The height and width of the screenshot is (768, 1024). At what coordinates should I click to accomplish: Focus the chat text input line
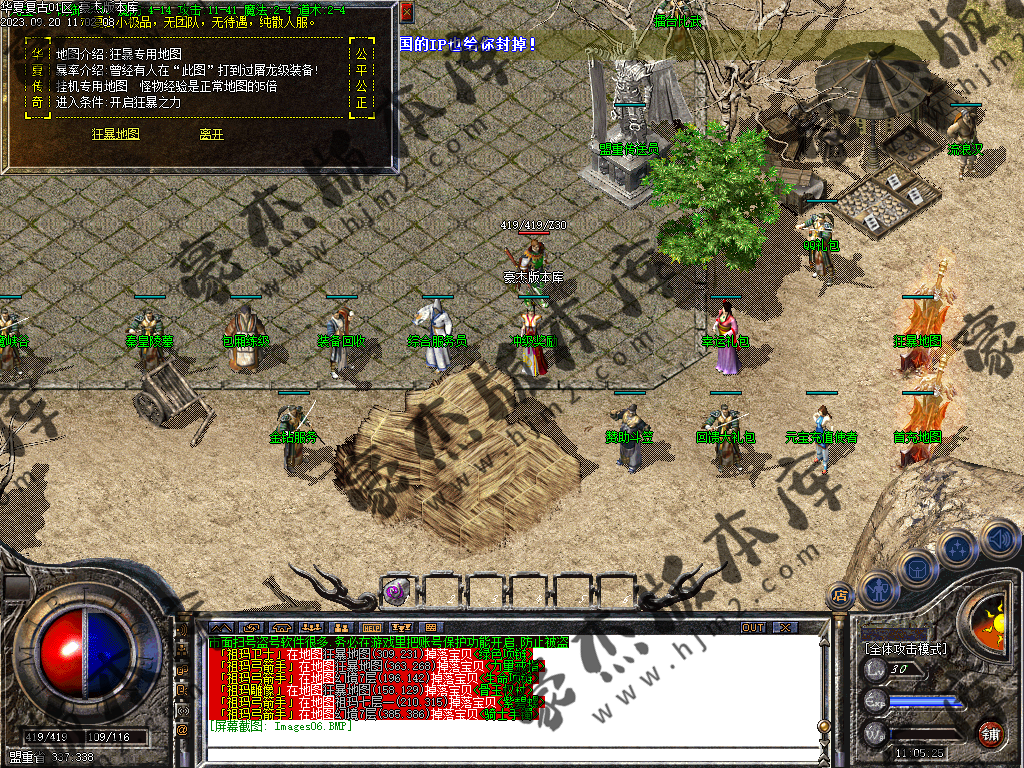[500, 752]
